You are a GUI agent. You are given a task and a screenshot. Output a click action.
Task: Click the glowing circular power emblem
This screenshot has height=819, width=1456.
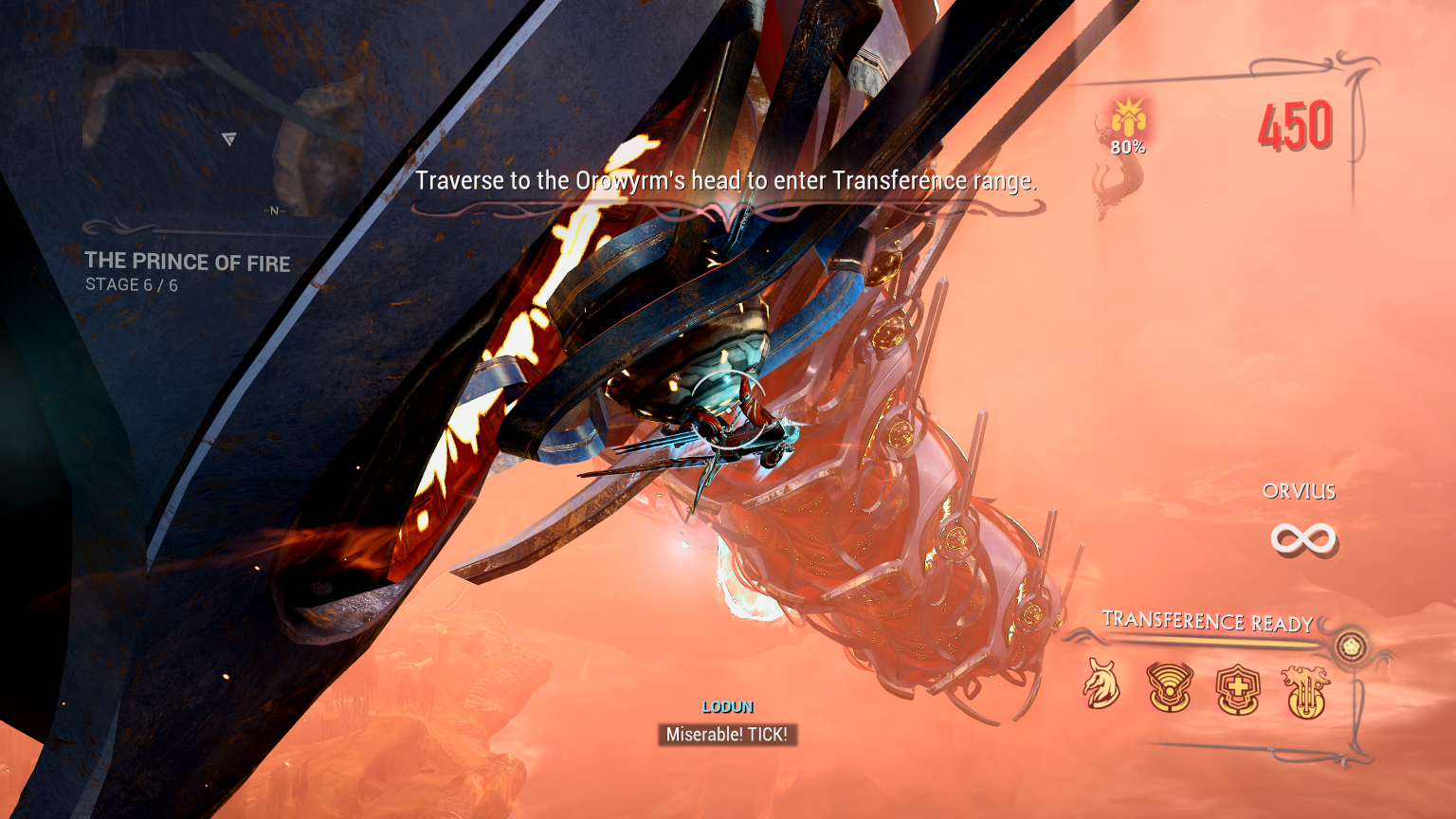pos(1351,644)
